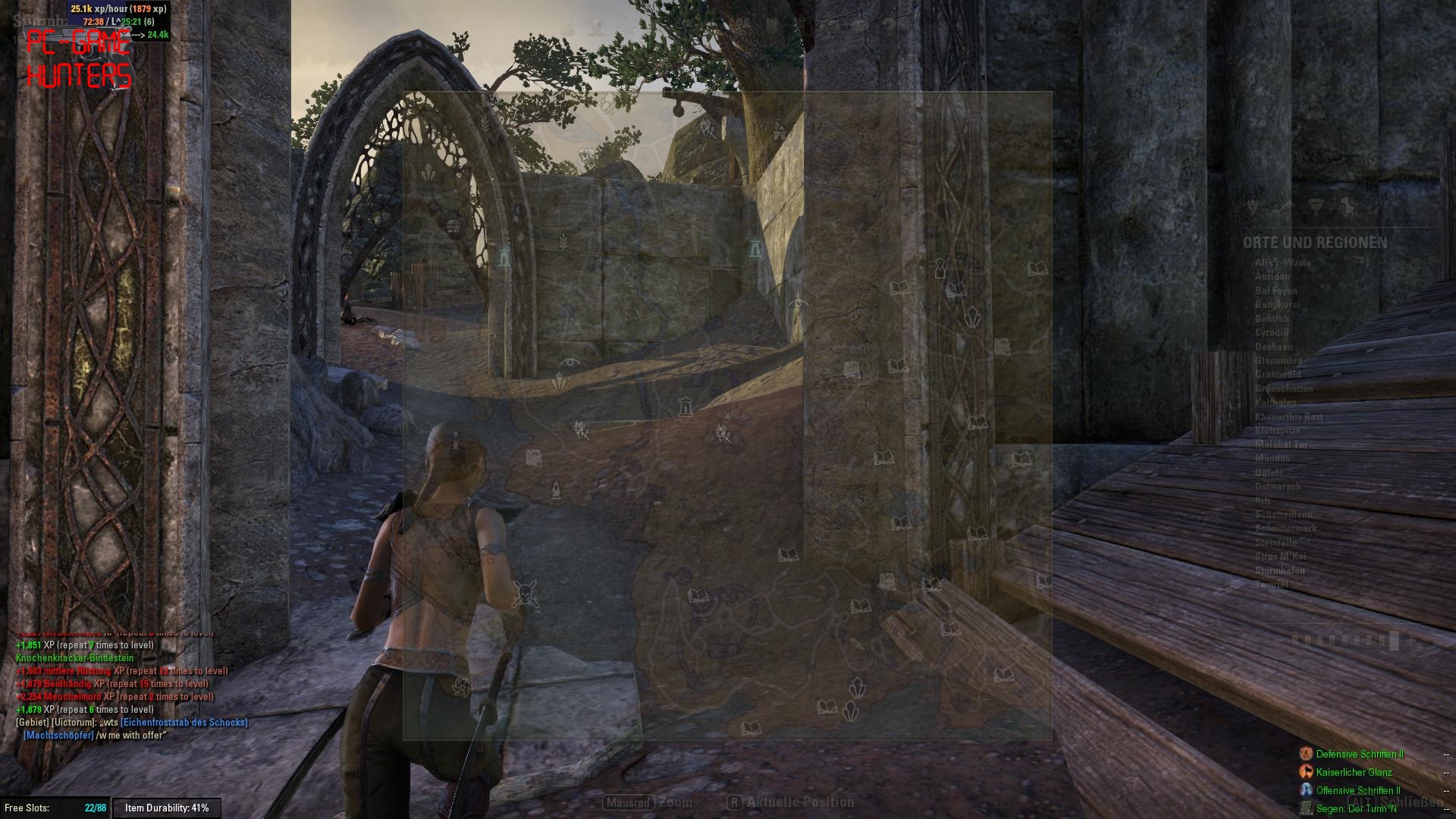
Task: Click the Eichenfroststab des Schocks item link
Action: 184,723
